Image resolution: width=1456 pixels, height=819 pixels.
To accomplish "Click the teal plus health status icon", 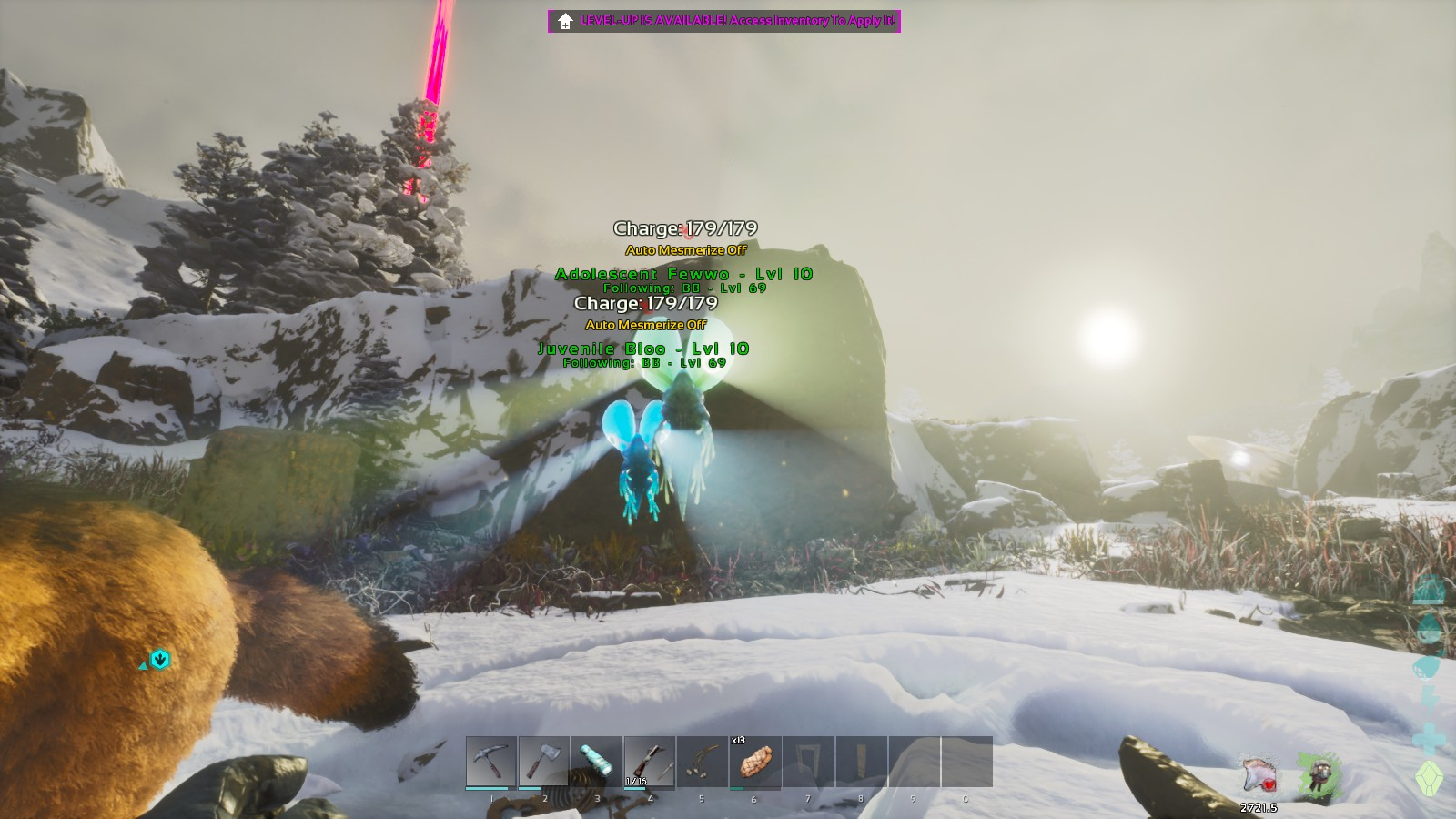I will (x=1430, y=737).
